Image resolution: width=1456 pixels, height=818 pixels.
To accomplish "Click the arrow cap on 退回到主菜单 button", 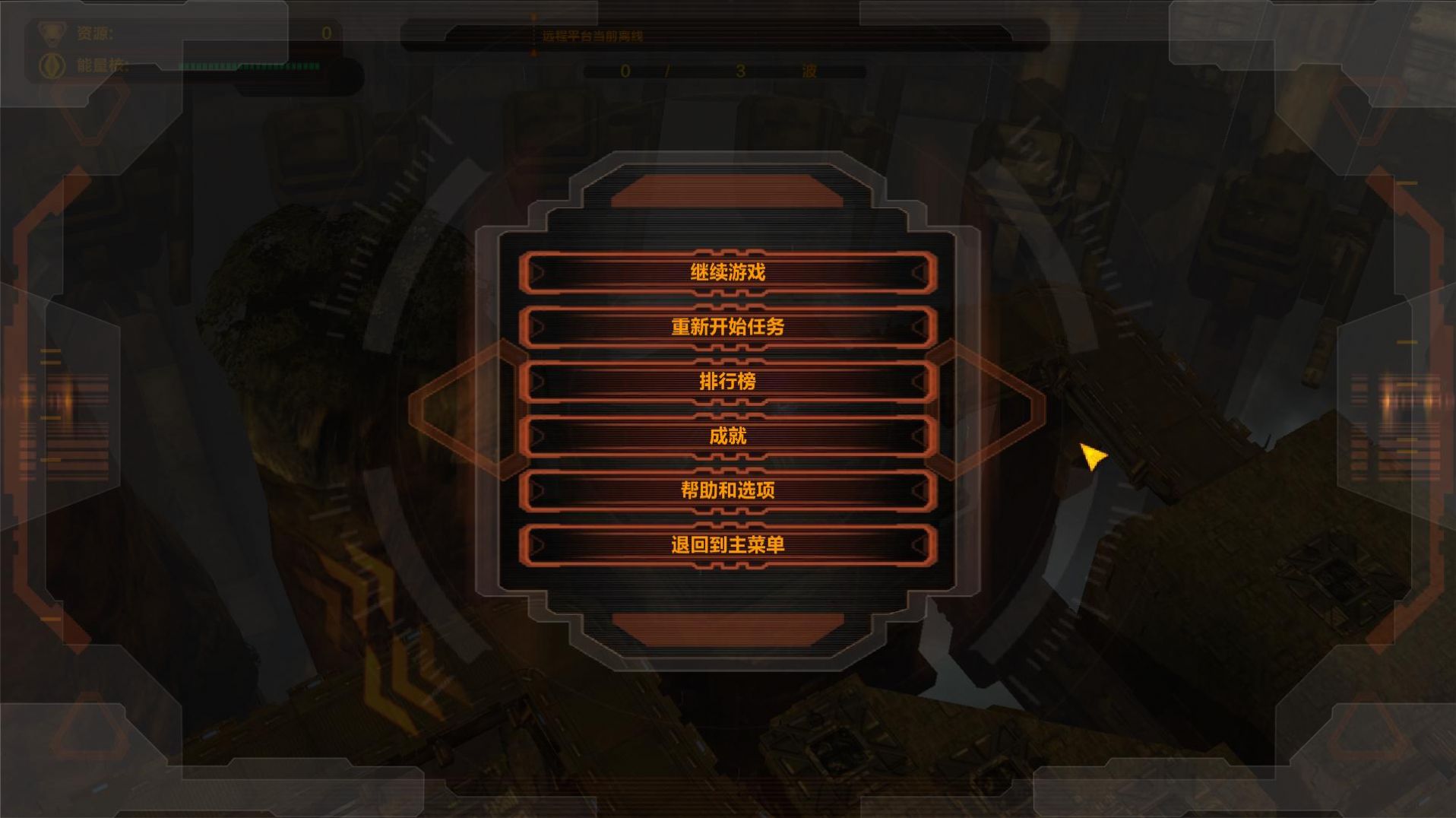I will [540, 544].
